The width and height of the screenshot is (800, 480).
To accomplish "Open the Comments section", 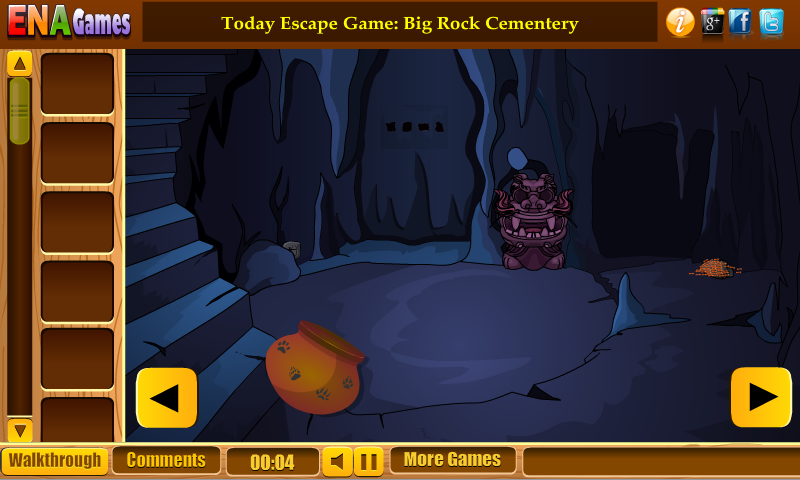I will pyautogui.click(x=166, y=461).
